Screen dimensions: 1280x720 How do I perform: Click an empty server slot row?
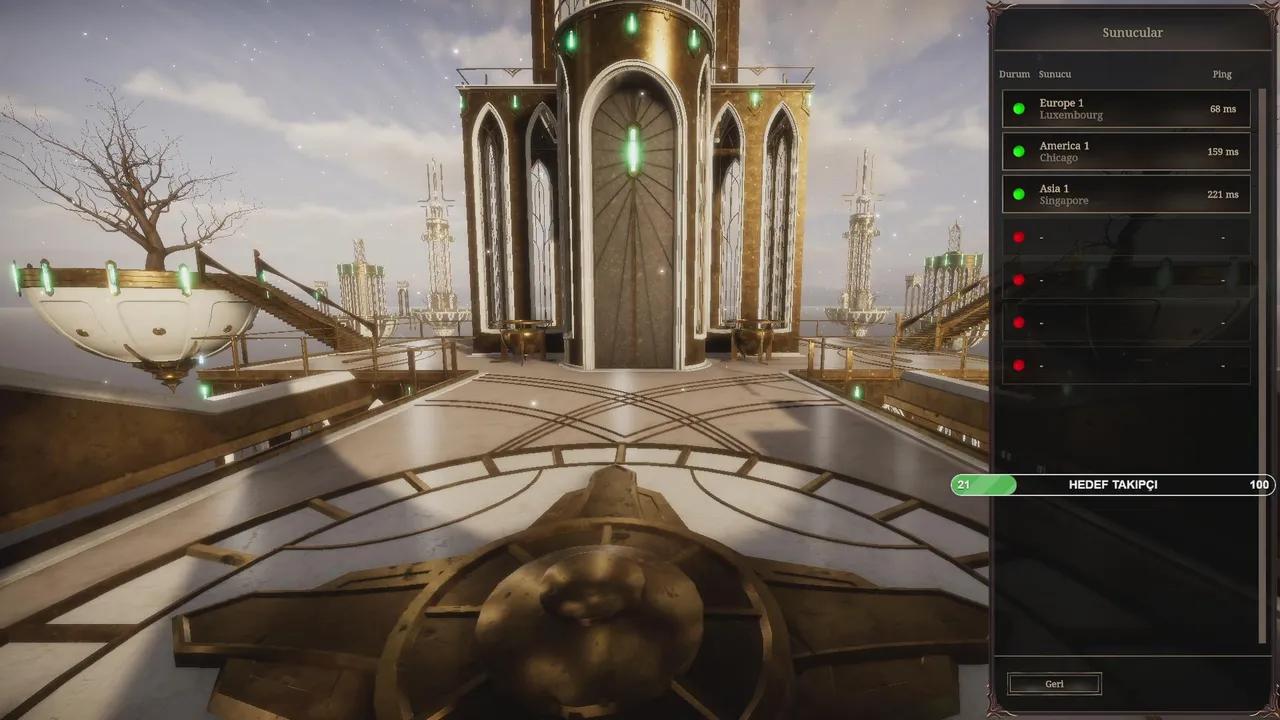tap(1125, 236)
